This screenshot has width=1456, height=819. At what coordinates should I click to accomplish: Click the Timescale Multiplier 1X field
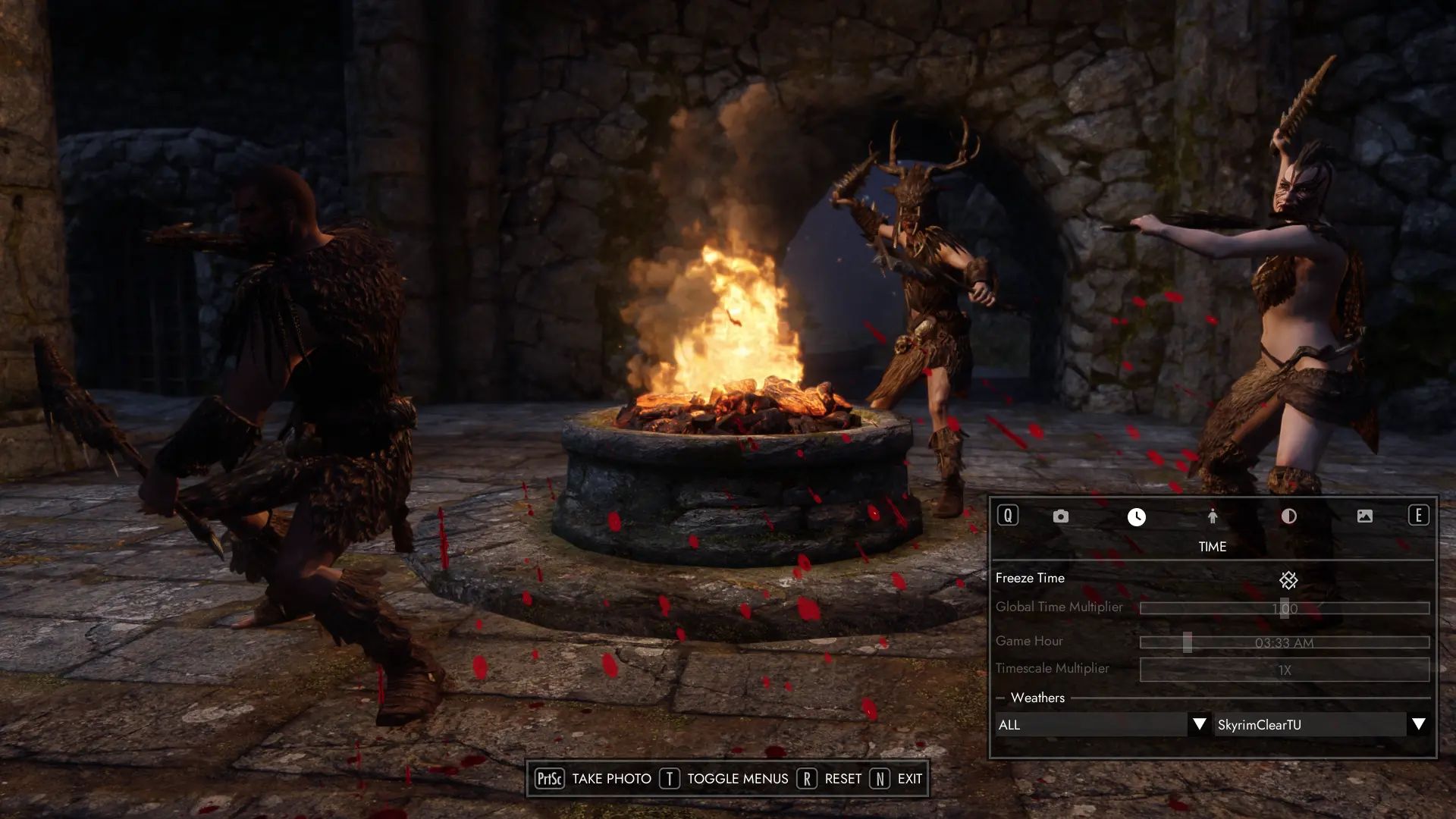pyautogui.click(x=1284, y=669)
